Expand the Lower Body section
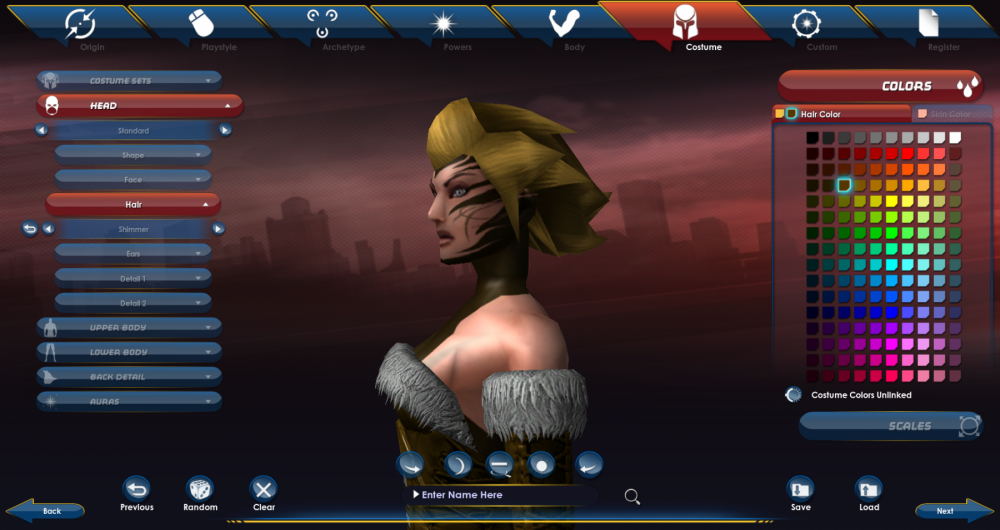The image size is (1000, 530). [x=129, y=352]
